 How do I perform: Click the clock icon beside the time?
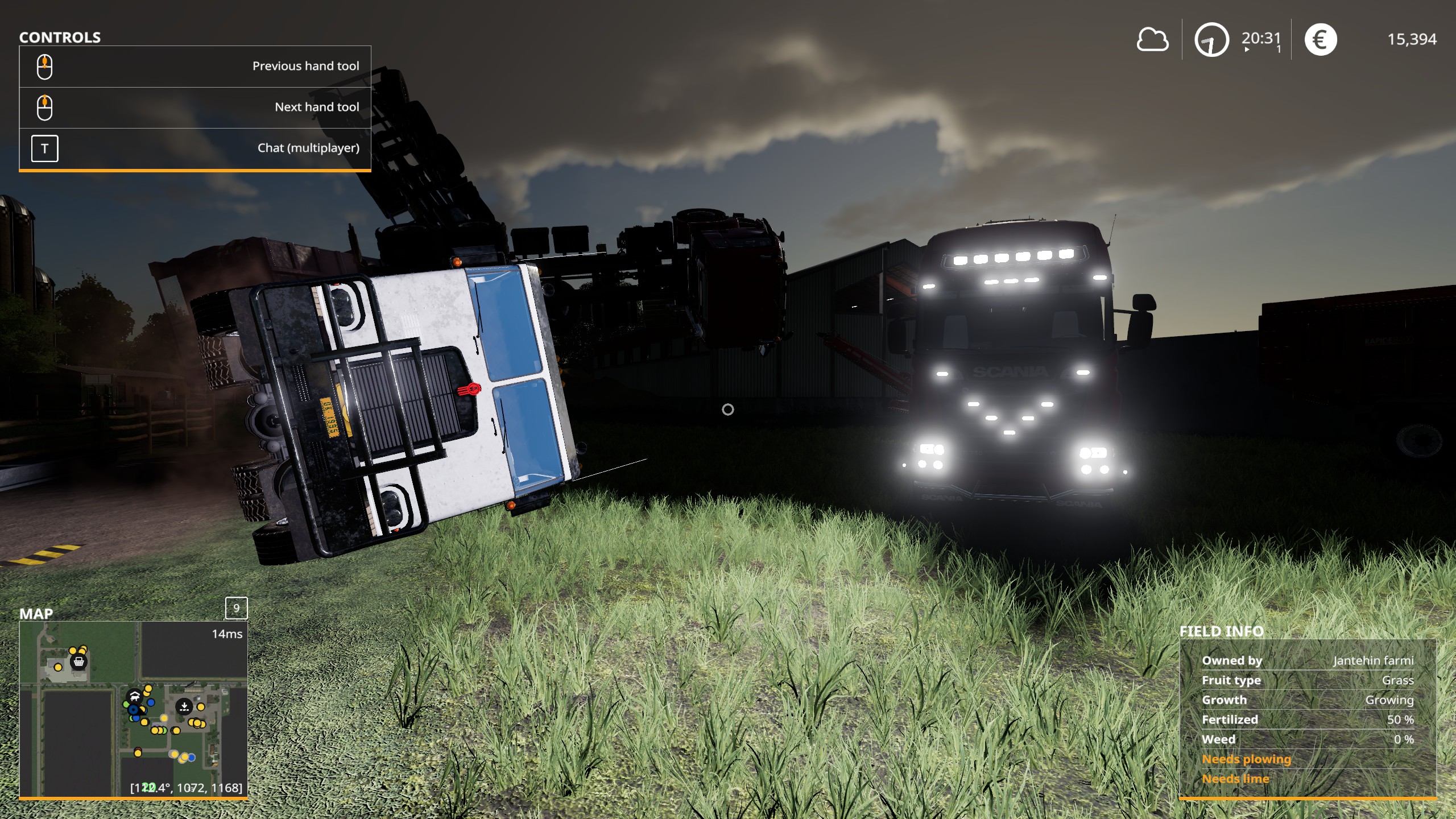click(1211, 40)
